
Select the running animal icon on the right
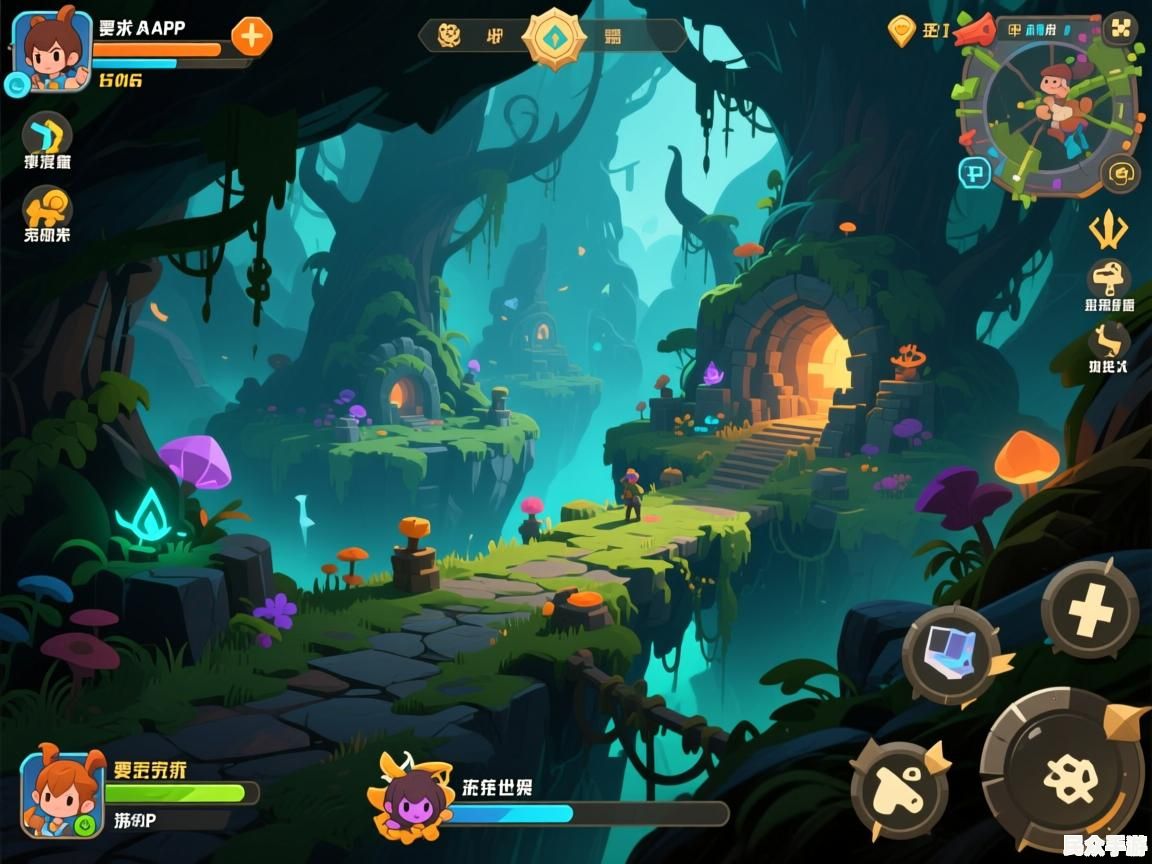pos(1108,341)
